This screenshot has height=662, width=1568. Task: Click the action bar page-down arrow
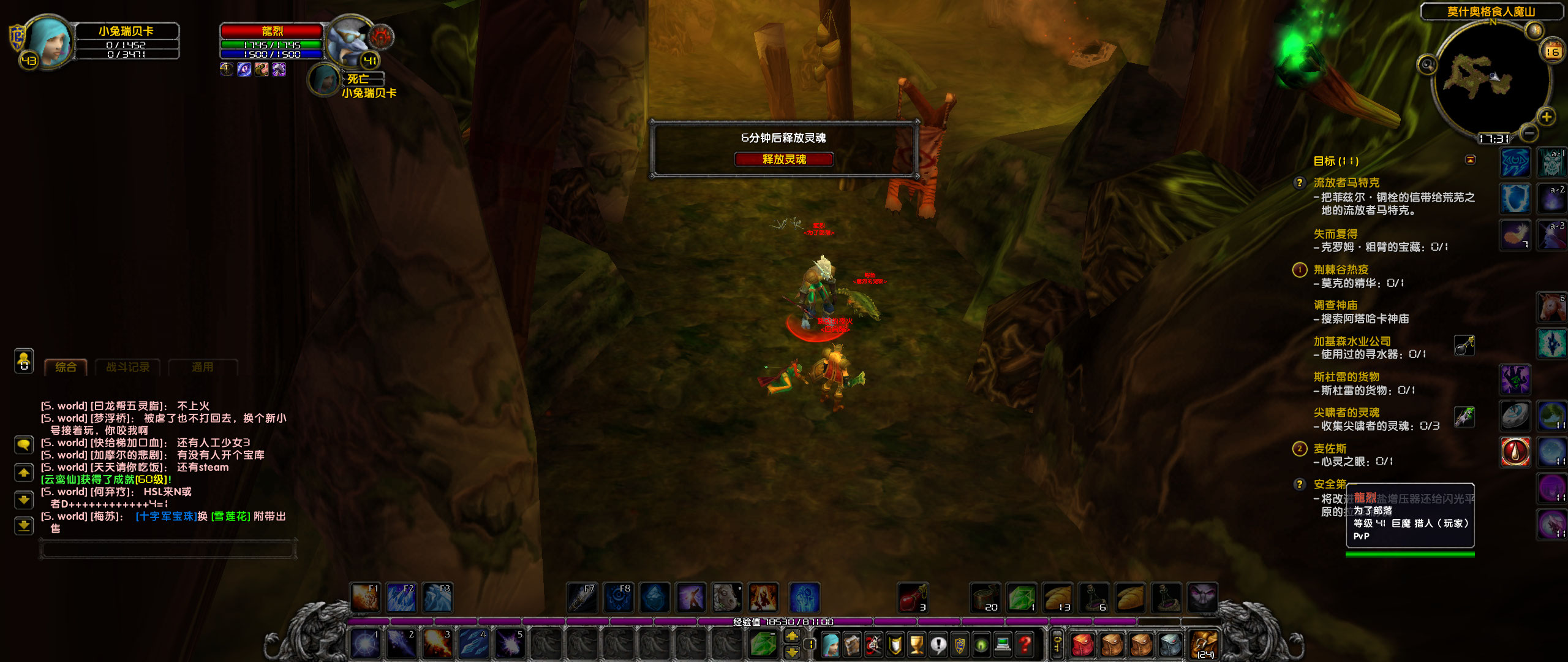[791, 652]
